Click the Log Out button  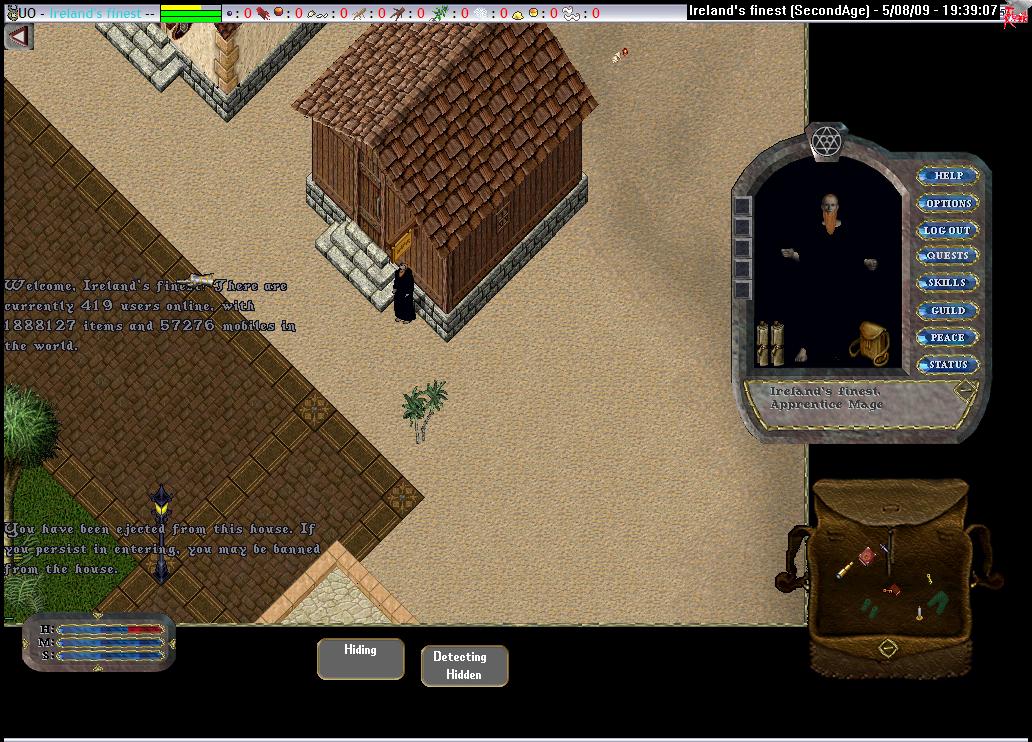point(947,230)
